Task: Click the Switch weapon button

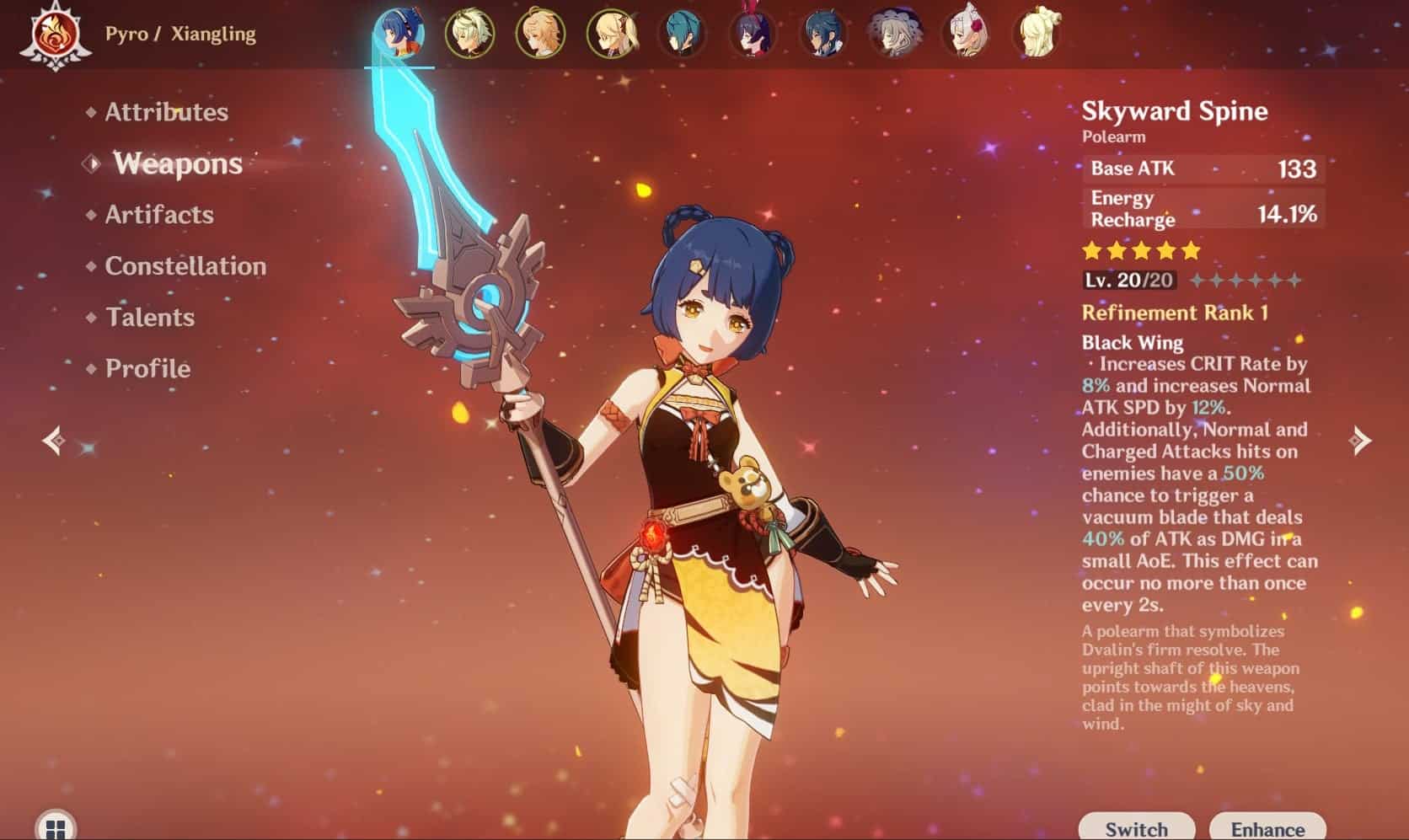Action: [x=1136, y=827]
